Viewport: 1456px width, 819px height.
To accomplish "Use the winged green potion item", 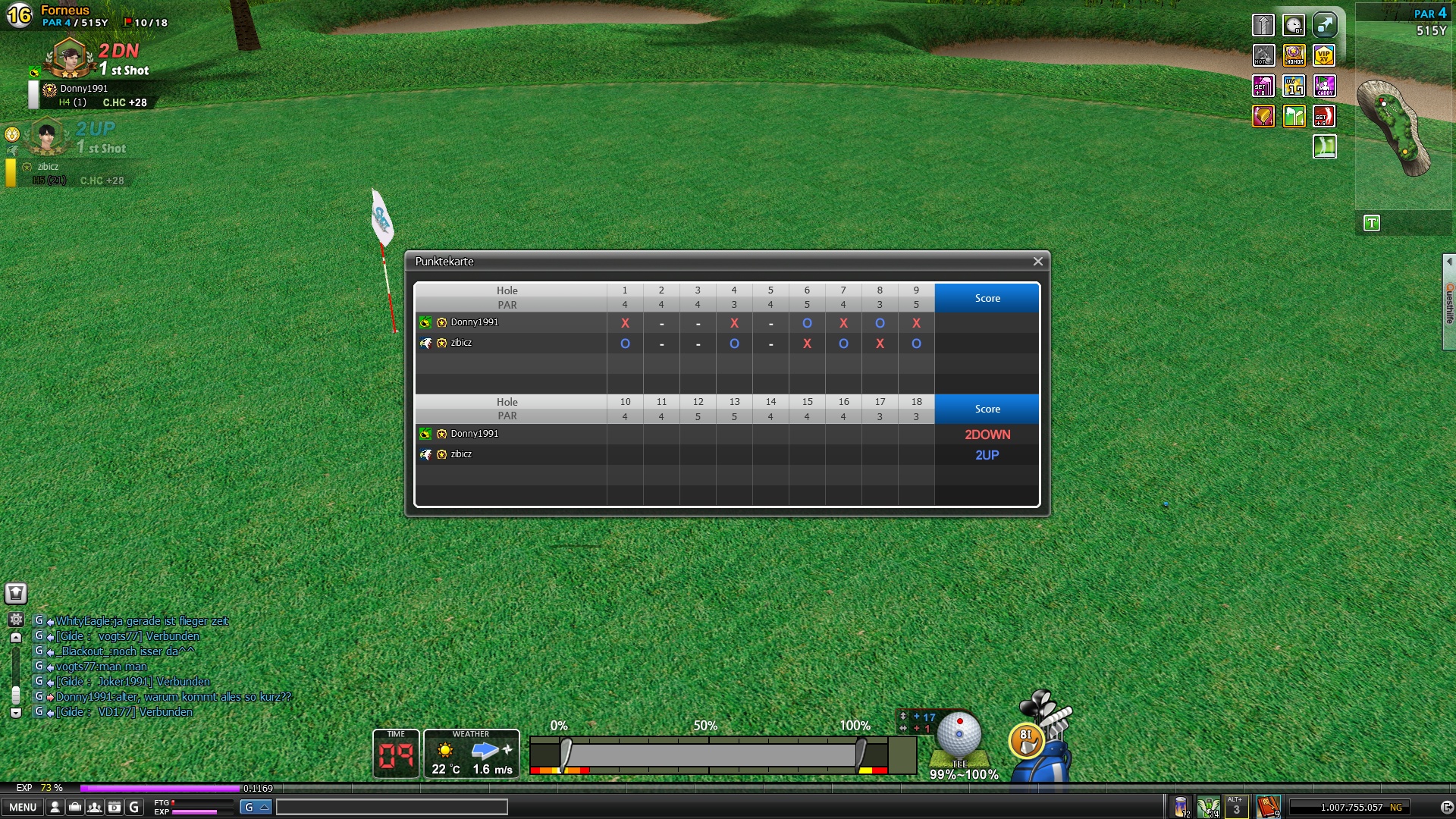I will tap(1208, 806).
